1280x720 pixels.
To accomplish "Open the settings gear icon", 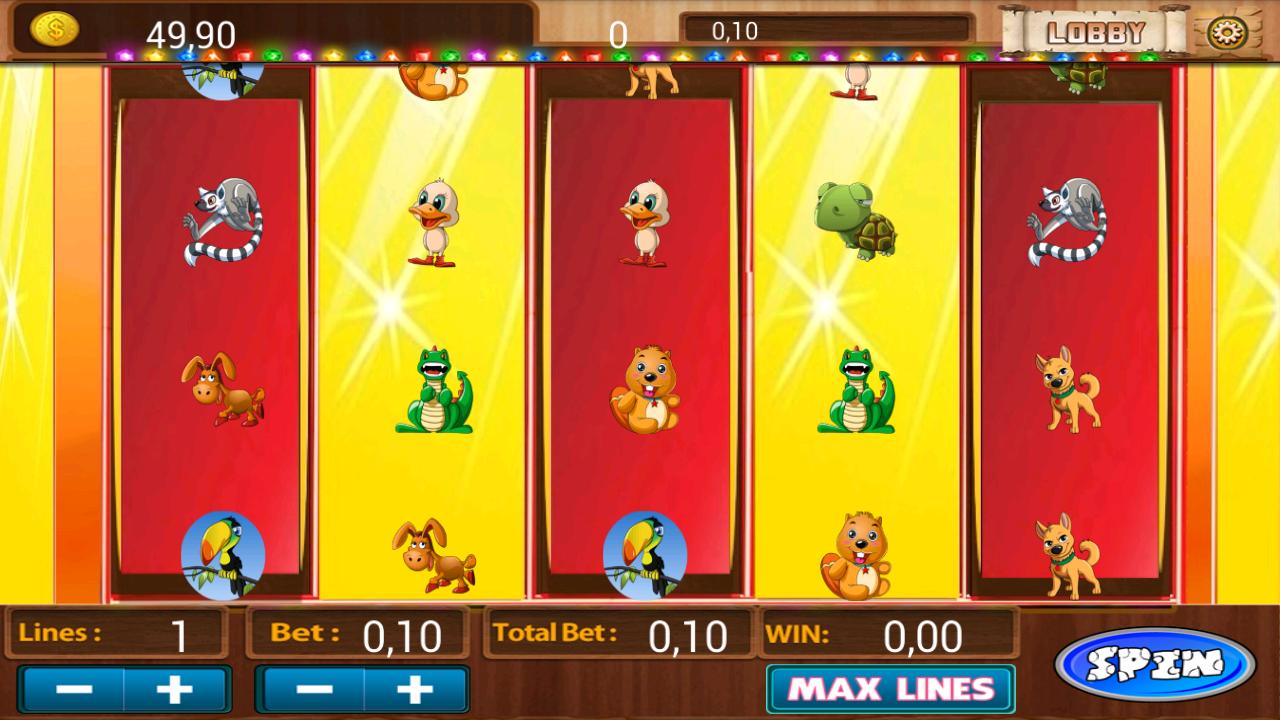I will [x=1227, y=30].
